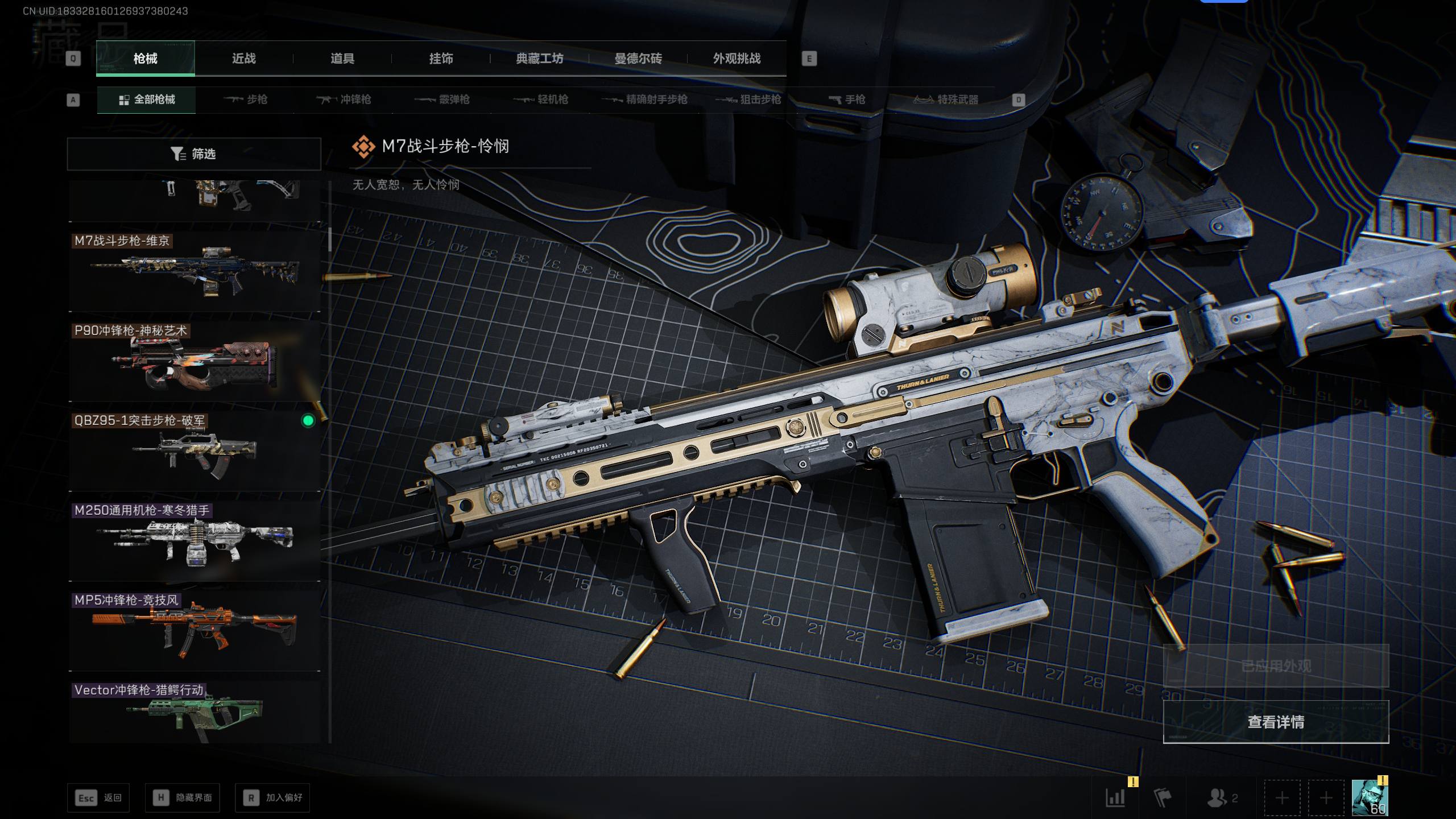Pick the M250通用机枪-寒冬猎手 skin
The height and width of the screenshot is (819, 1456).
tap(195, 541)
